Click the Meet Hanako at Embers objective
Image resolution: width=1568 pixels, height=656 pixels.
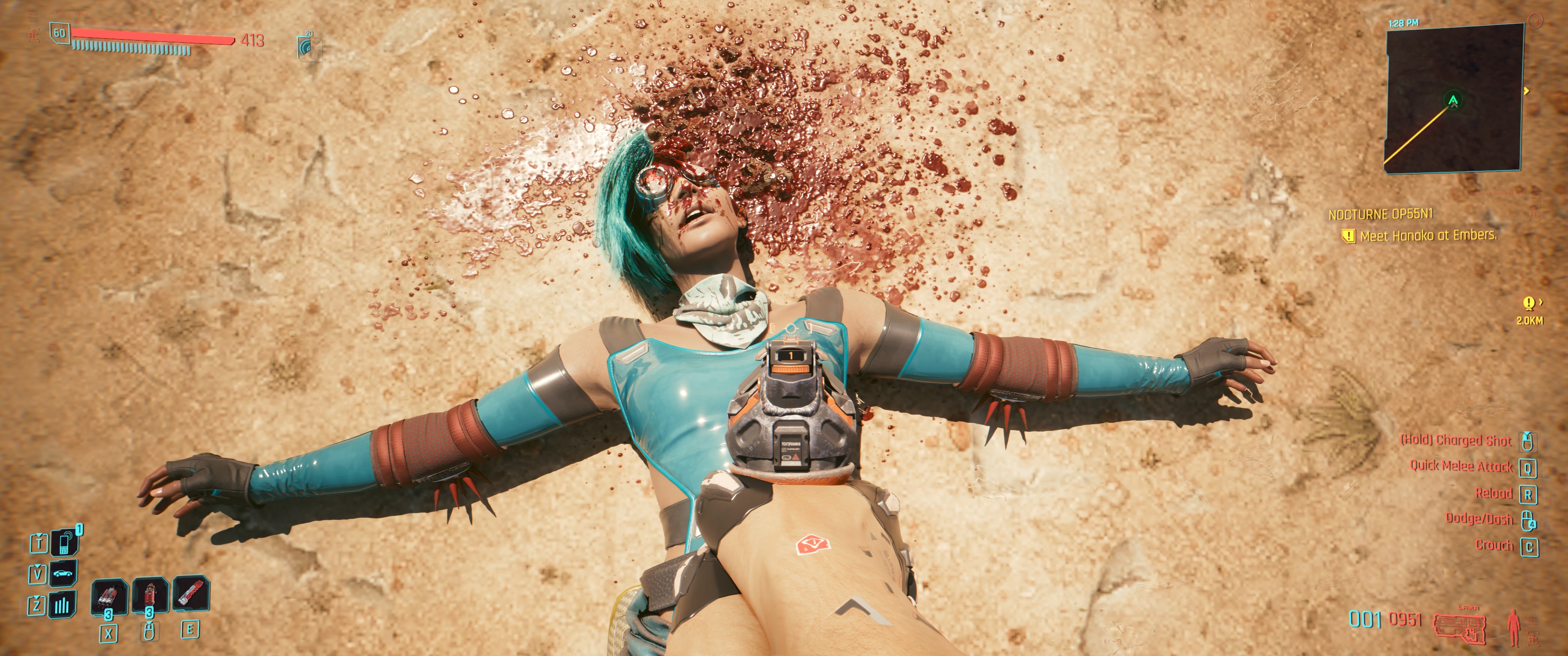coord(1428,236)
